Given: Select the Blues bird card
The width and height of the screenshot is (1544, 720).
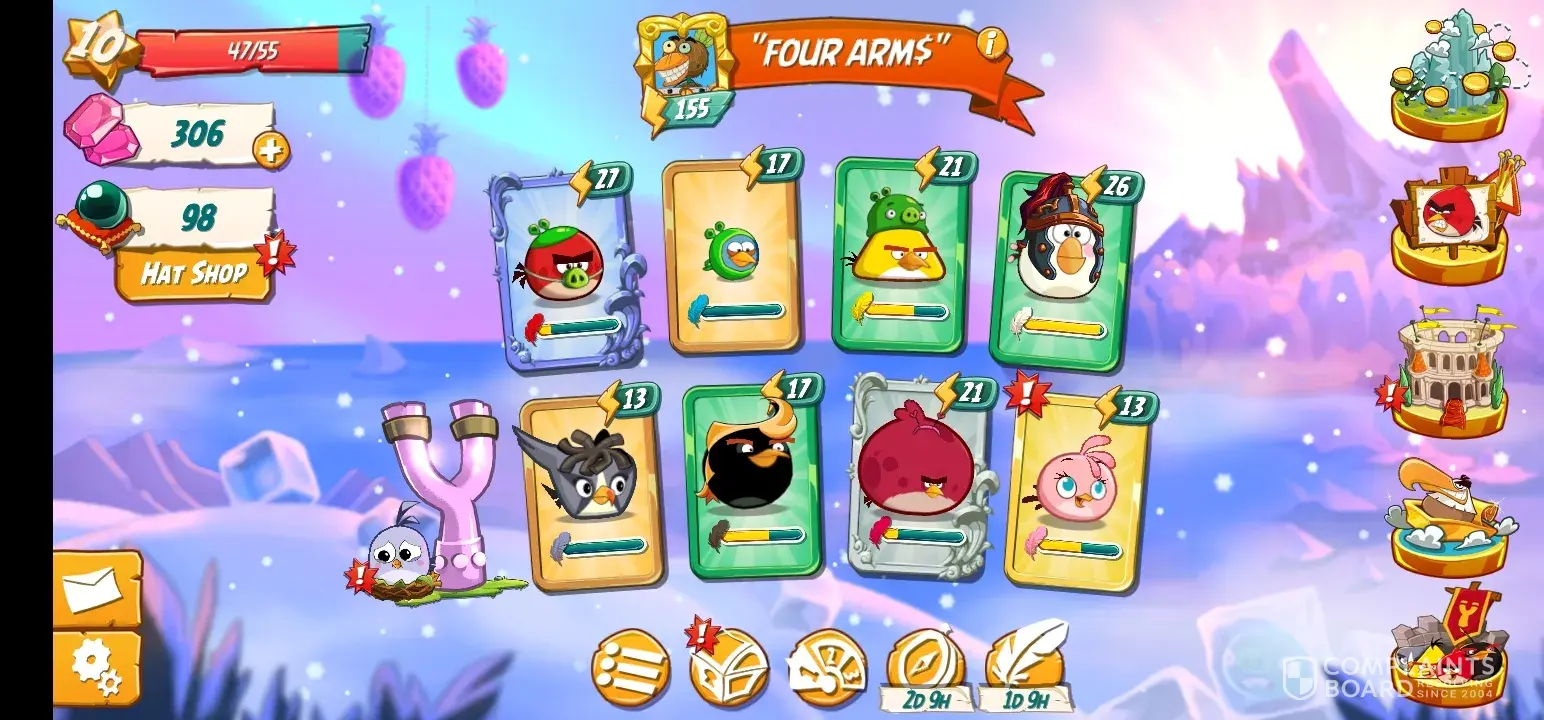Looking at the screenshot, I should coord(733,258).
